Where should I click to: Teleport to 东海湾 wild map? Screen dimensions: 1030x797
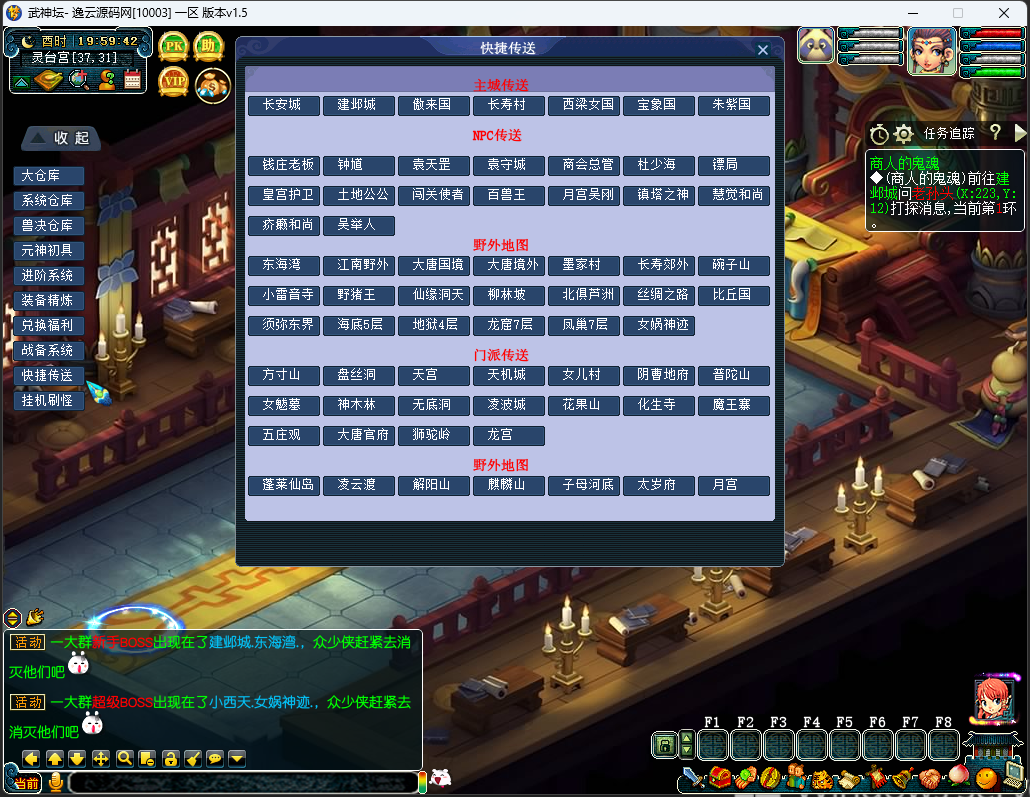coord(284,265)
